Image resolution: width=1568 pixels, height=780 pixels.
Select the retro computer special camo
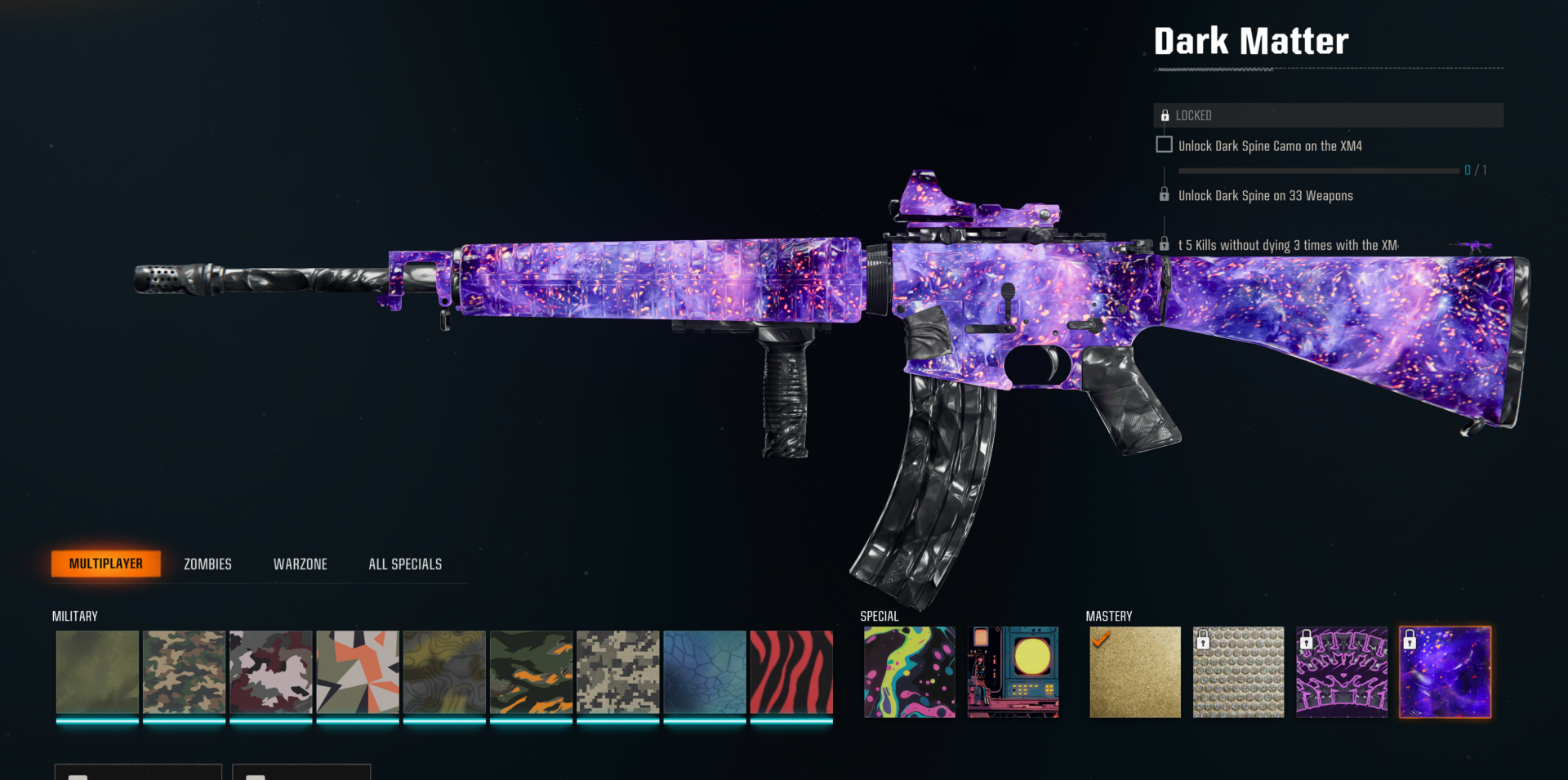1013,672
